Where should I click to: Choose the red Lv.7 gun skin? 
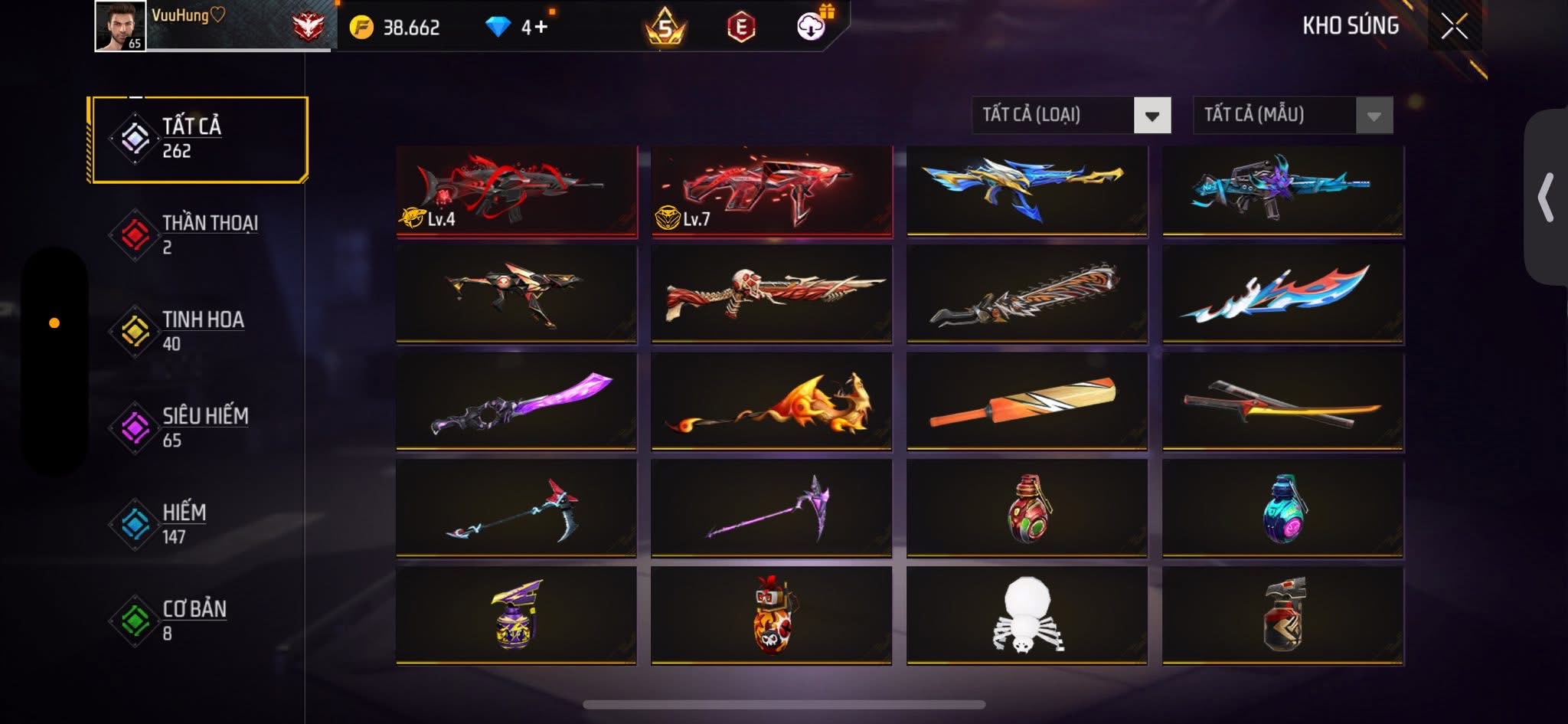(x=771, y=191)
